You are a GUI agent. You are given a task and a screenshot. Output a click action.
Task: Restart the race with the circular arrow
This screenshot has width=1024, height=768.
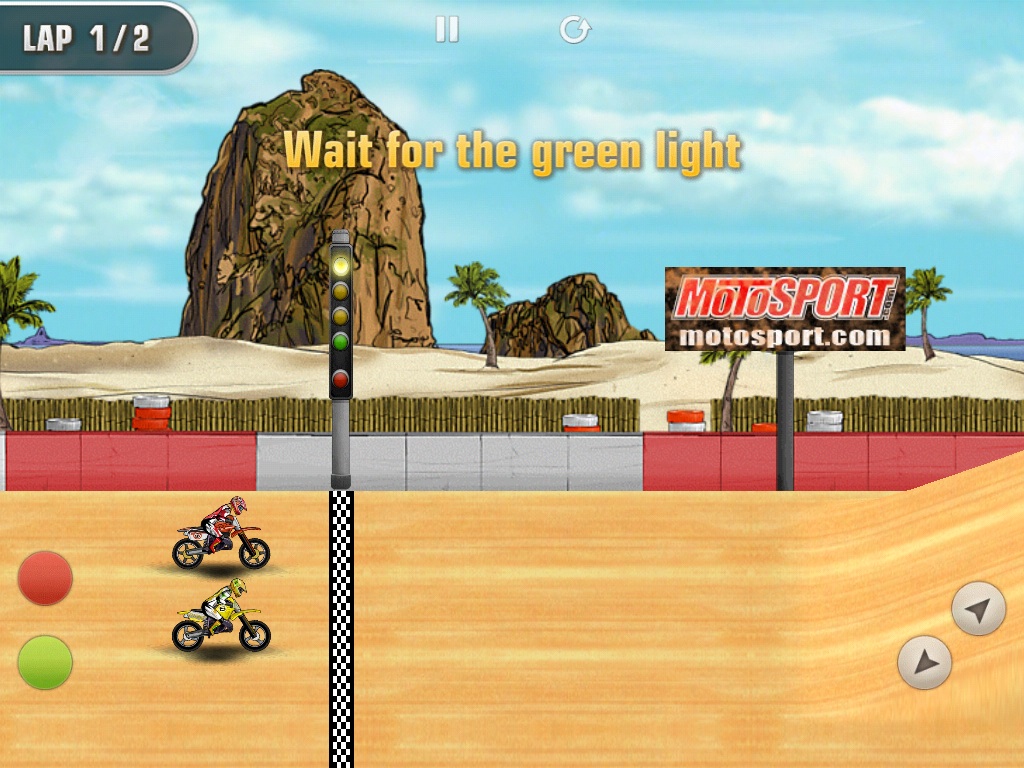(x=575, y=30)
